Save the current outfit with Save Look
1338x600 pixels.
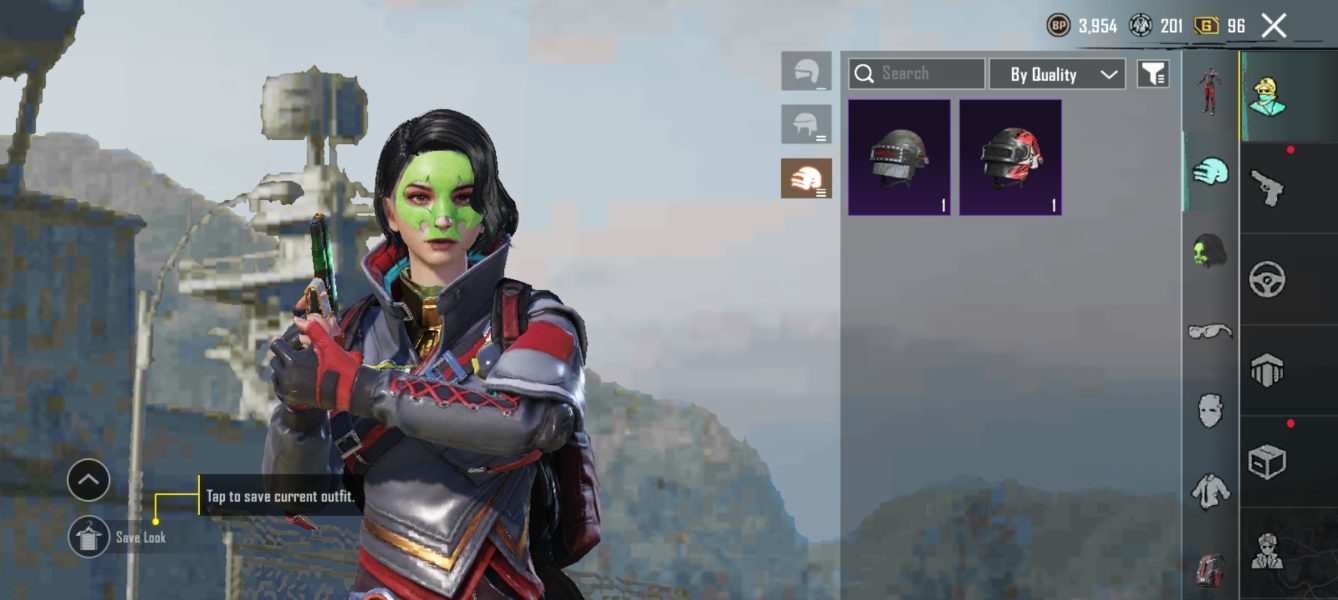pyautogui.click(x=89, y=537)
